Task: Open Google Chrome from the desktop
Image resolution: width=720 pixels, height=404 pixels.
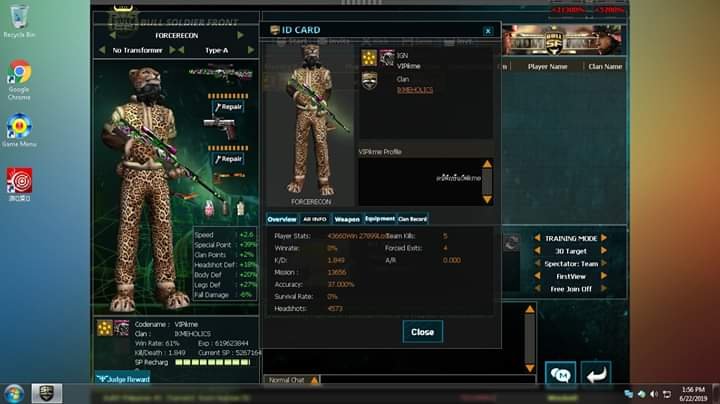Action: click(x=19, y=76)
